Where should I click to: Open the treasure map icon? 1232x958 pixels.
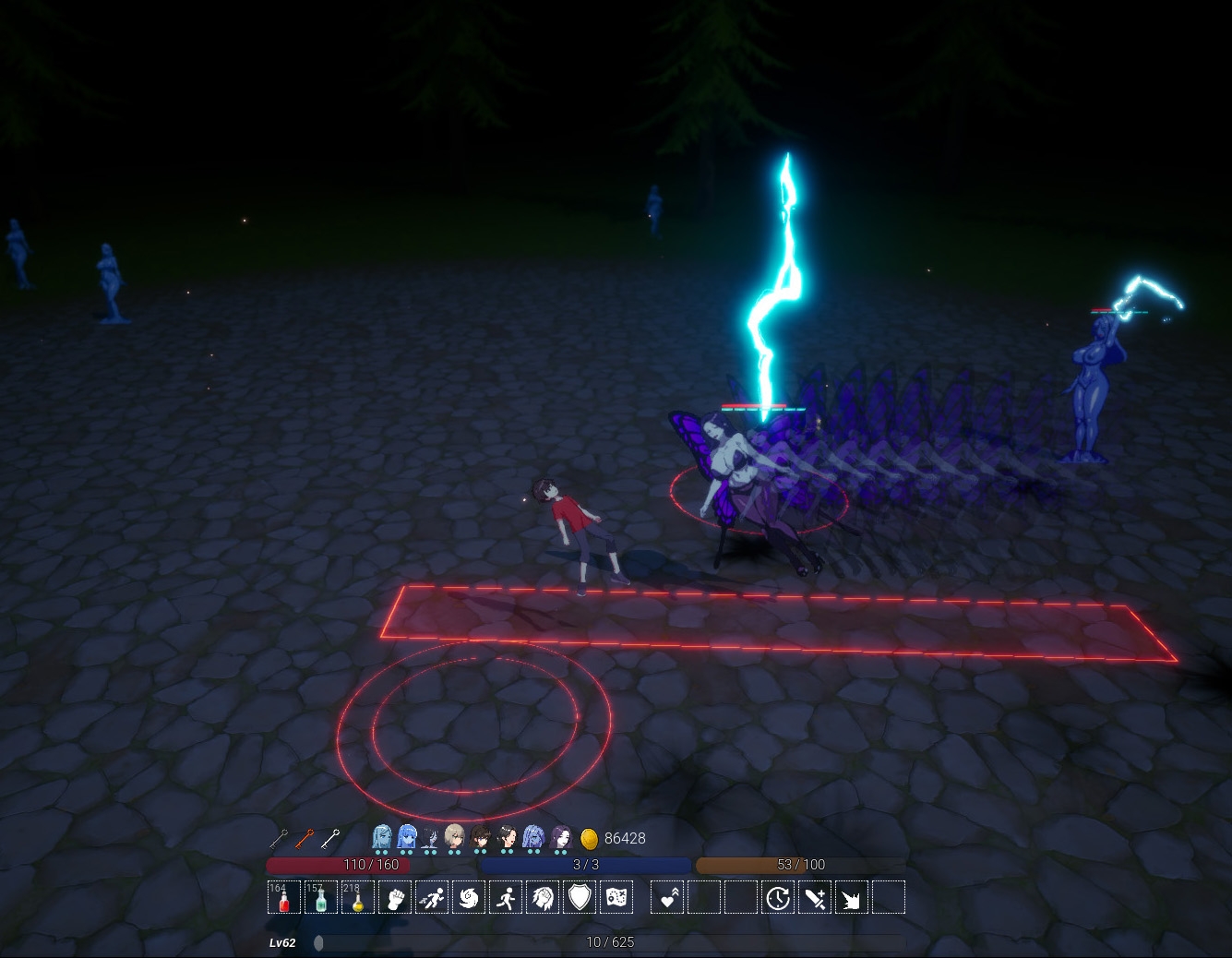click(616, 897)
